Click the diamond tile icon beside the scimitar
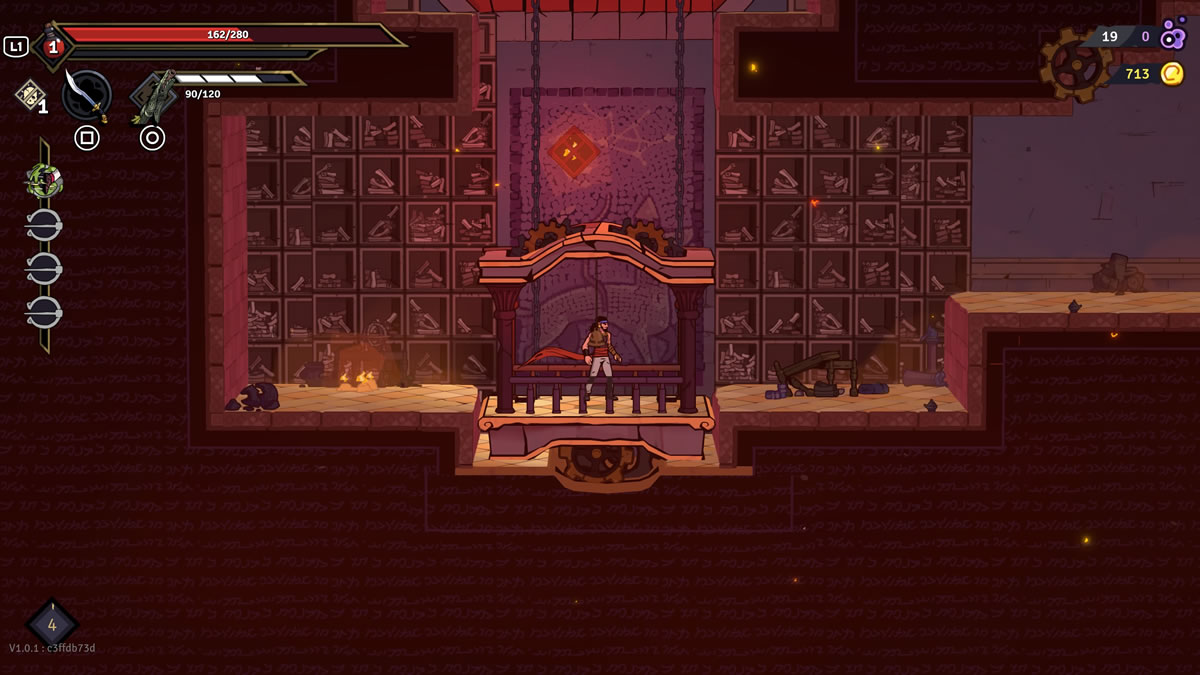The image size is (1200, 675). click(x=29, y=94)
